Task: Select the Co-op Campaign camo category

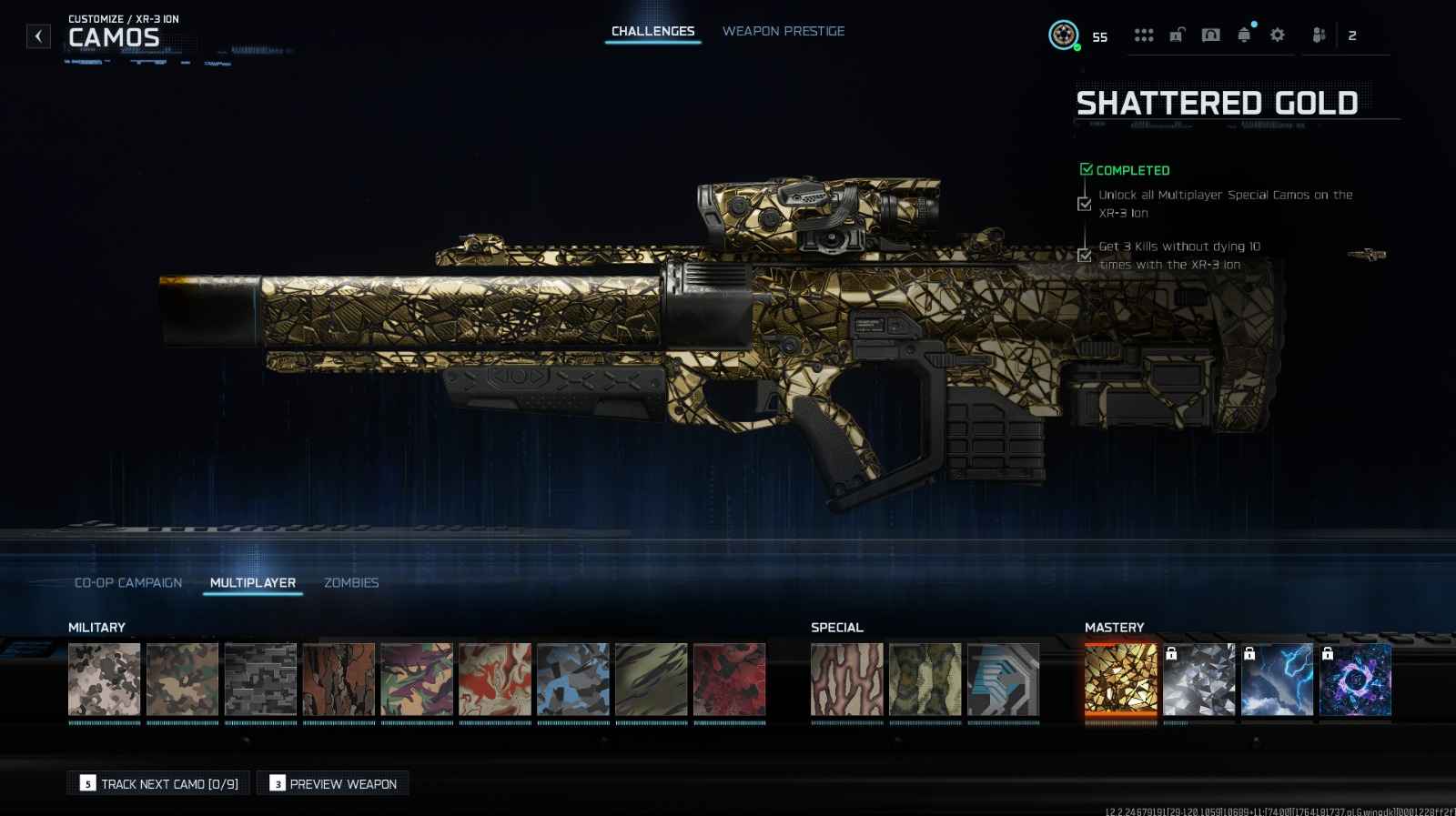Action: click(128, 582)
